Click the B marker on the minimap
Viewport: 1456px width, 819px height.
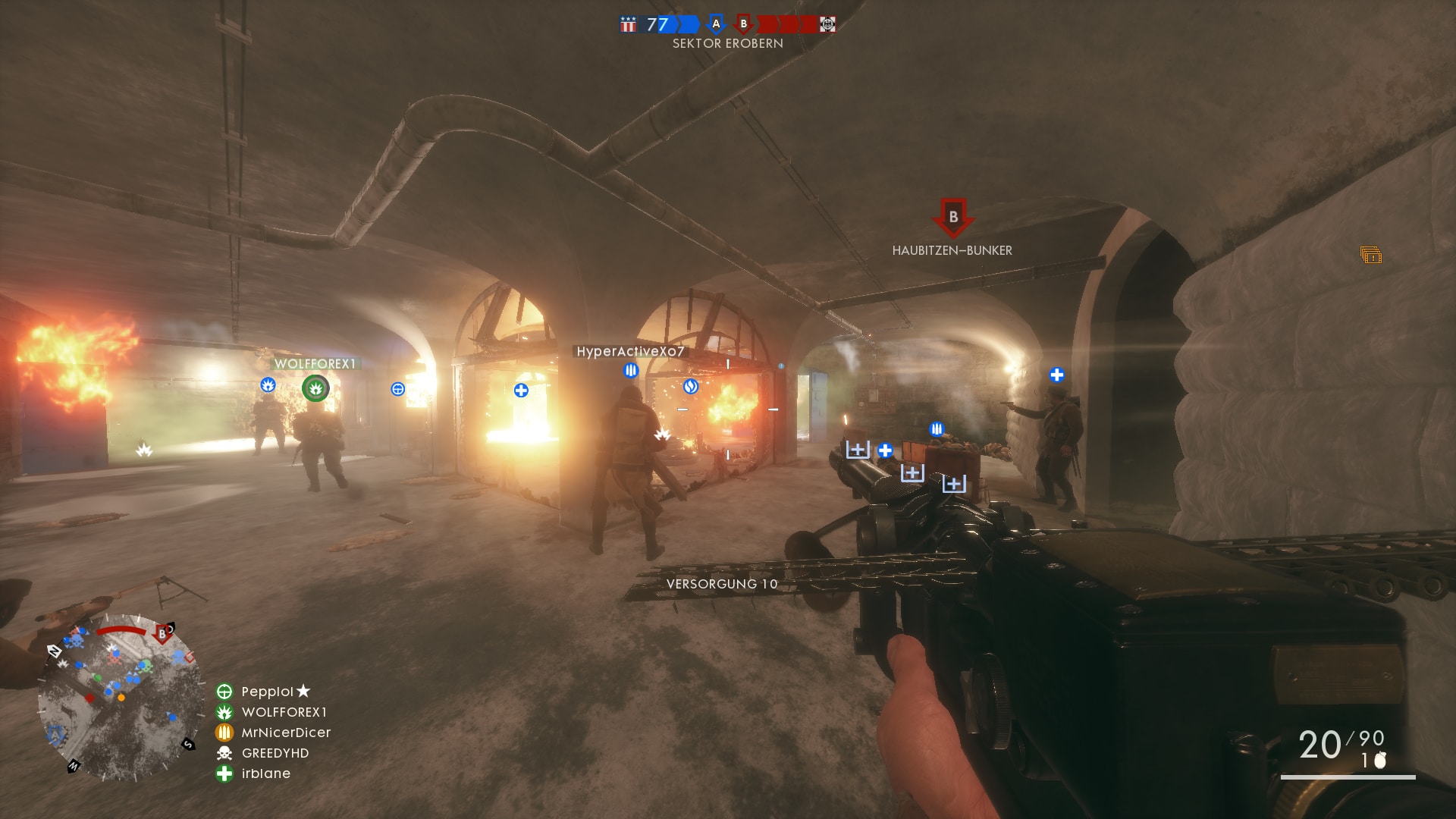(162, 634)
